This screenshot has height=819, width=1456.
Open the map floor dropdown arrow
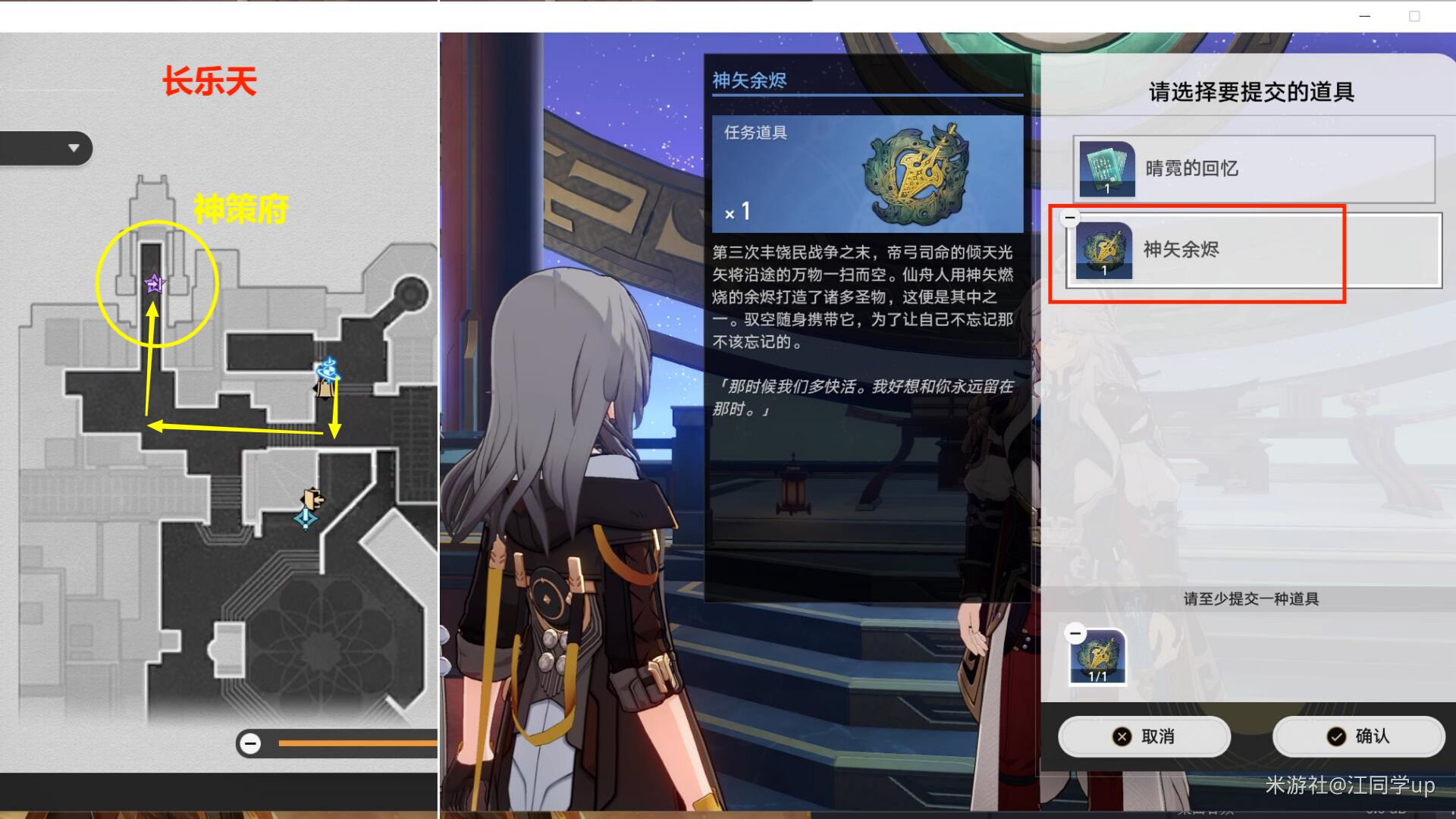pyautogui.click(x=73, y=148)
